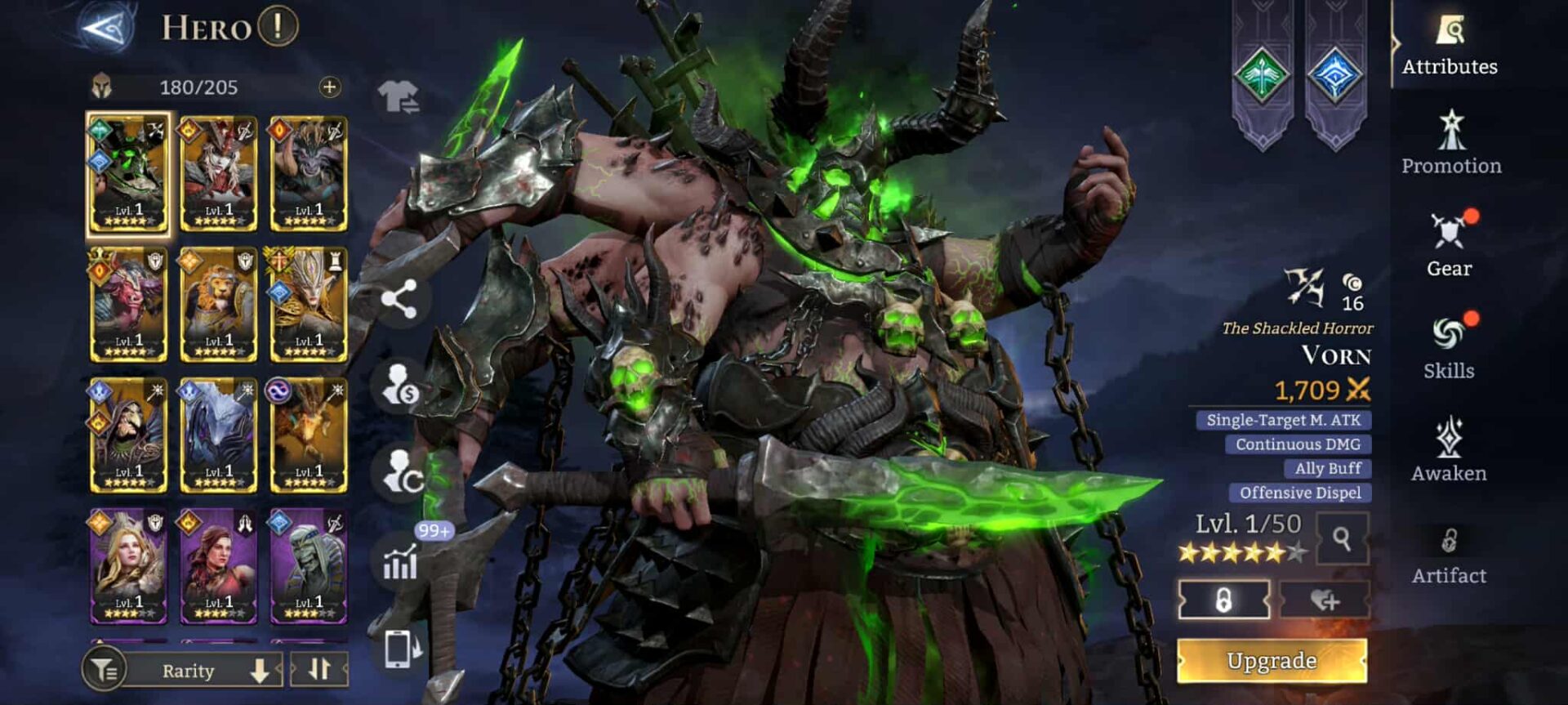
Task: Share this hero using the share icon
Action: (x=399, y=299)
